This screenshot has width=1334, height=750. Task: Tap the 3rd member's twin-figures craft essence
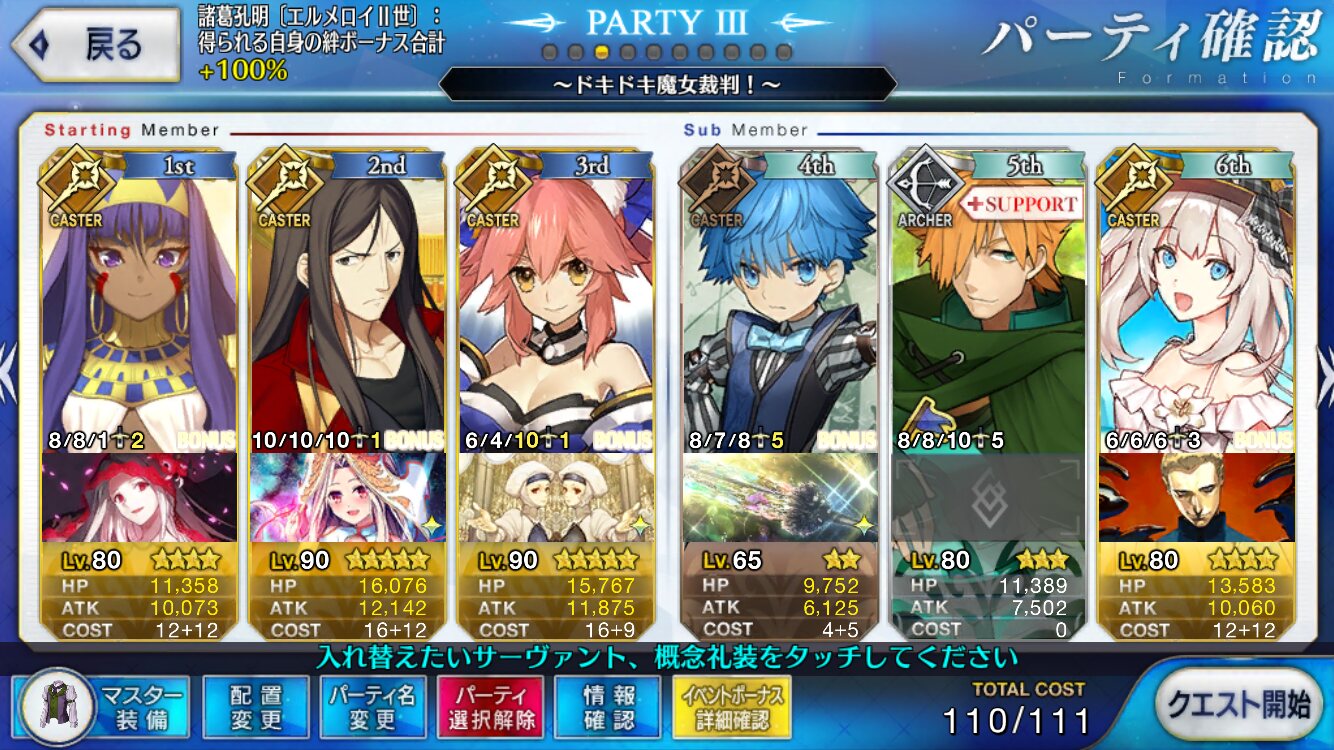[556, 497]
